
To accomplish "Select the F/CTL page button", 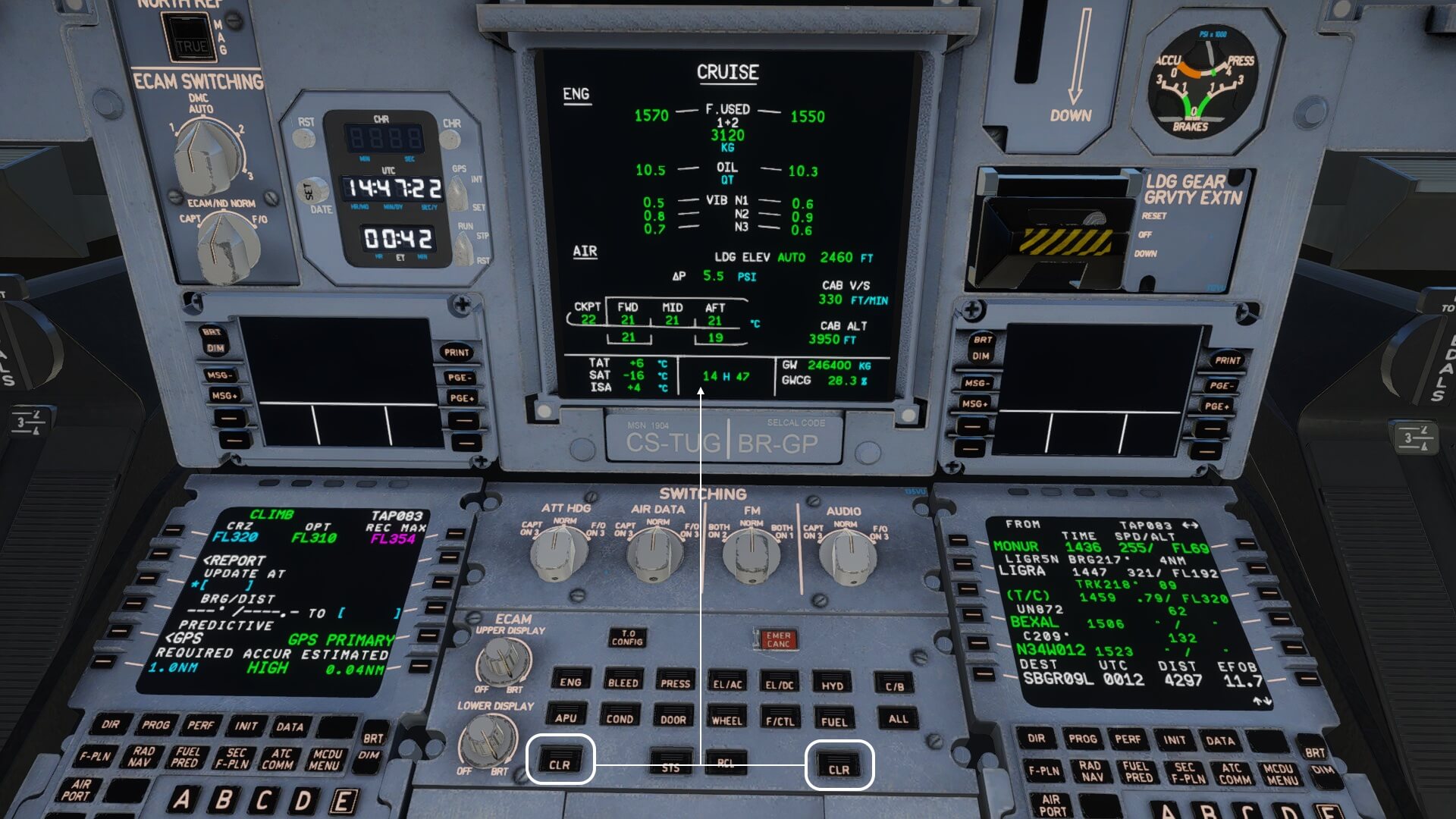I will click(x=780, y=720).
